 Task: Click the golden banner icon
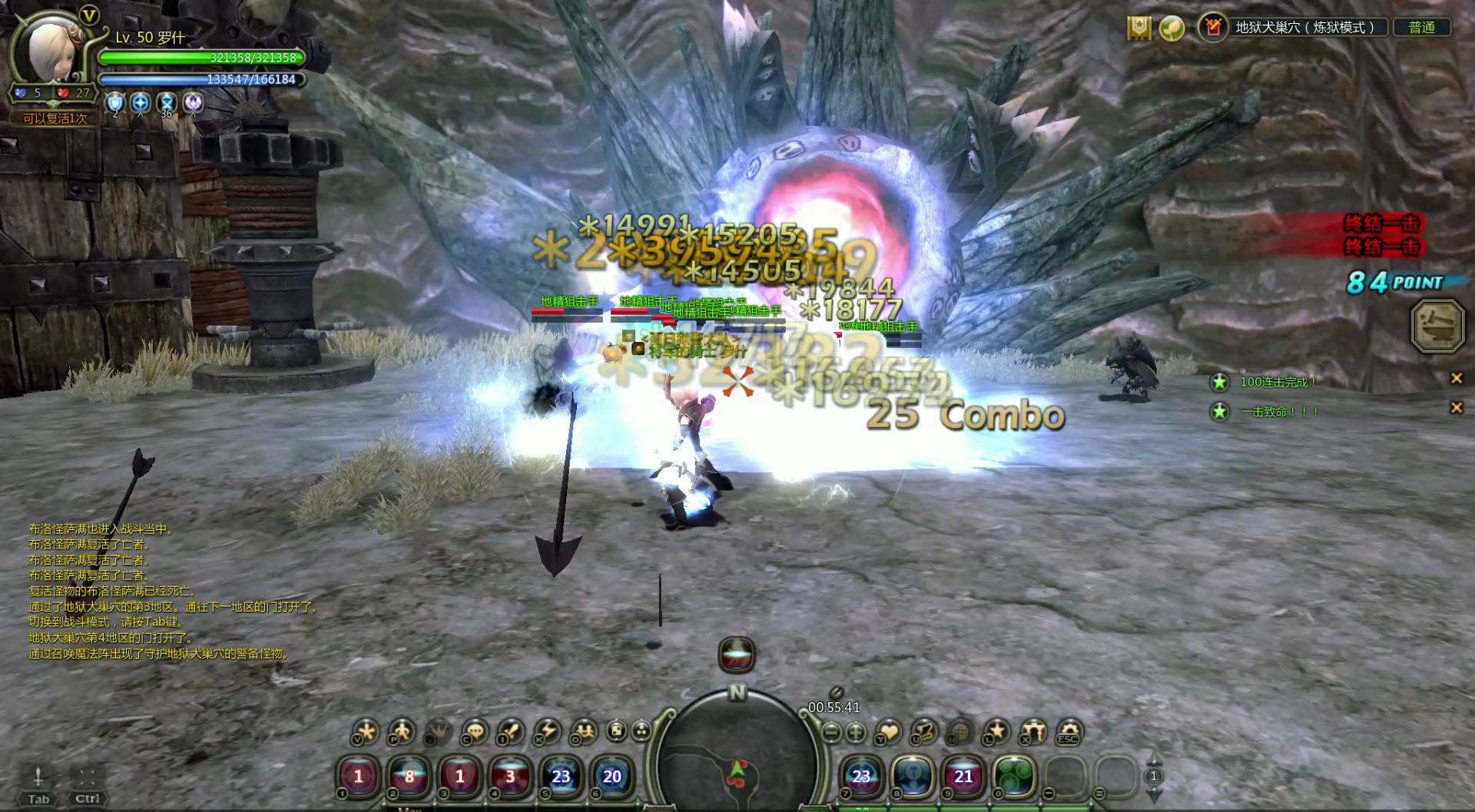coord(1139,28)
